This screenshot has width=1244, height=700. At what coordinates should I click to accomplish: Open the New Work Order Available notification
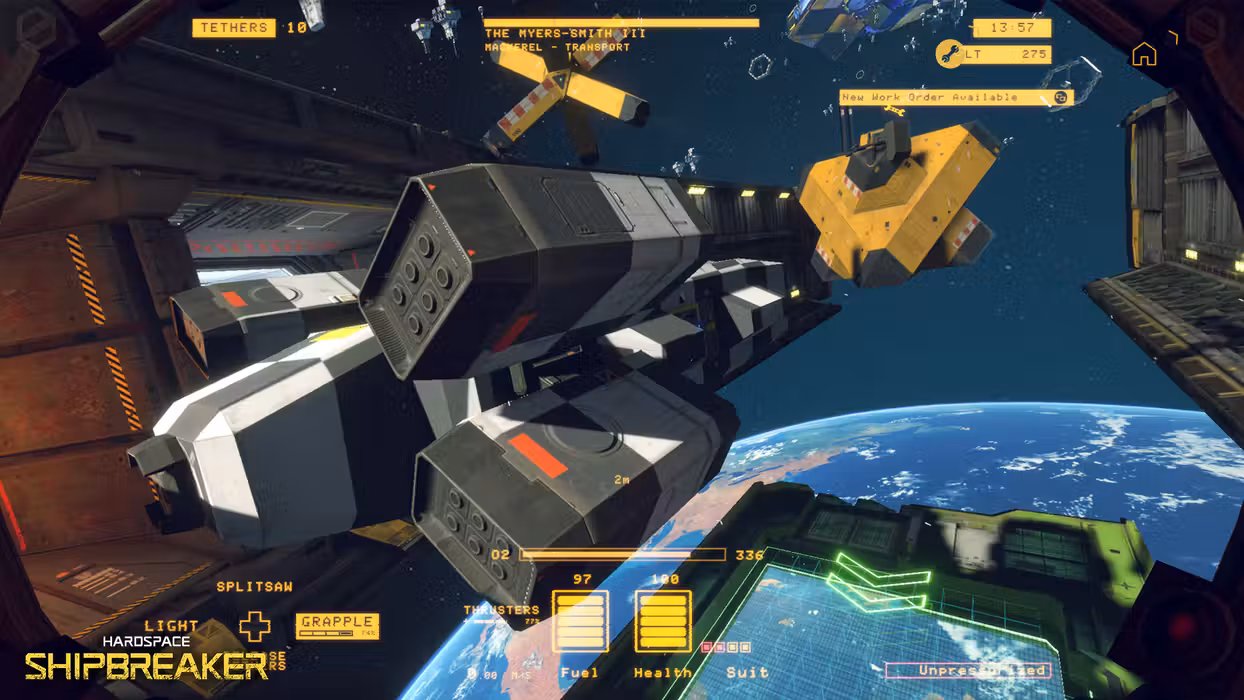click(955, 97)
